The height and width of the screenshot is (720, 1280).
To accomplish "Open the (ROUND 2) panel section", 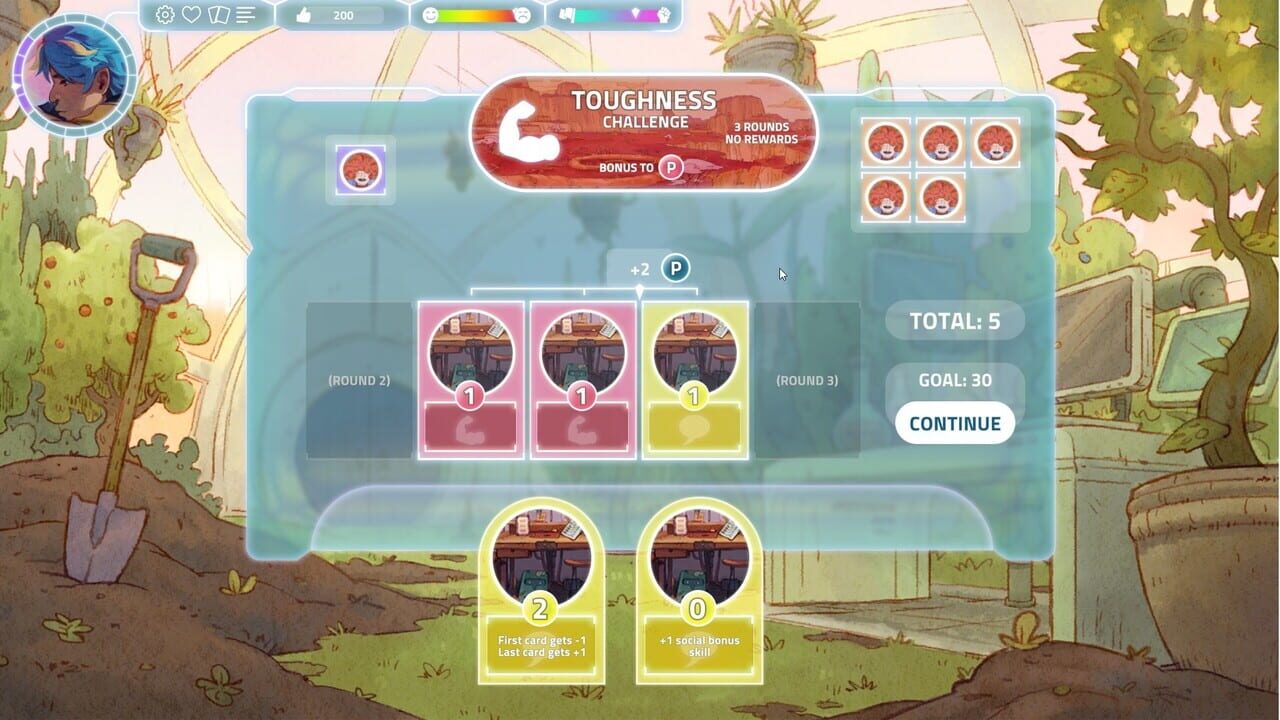I will [358, 380].
